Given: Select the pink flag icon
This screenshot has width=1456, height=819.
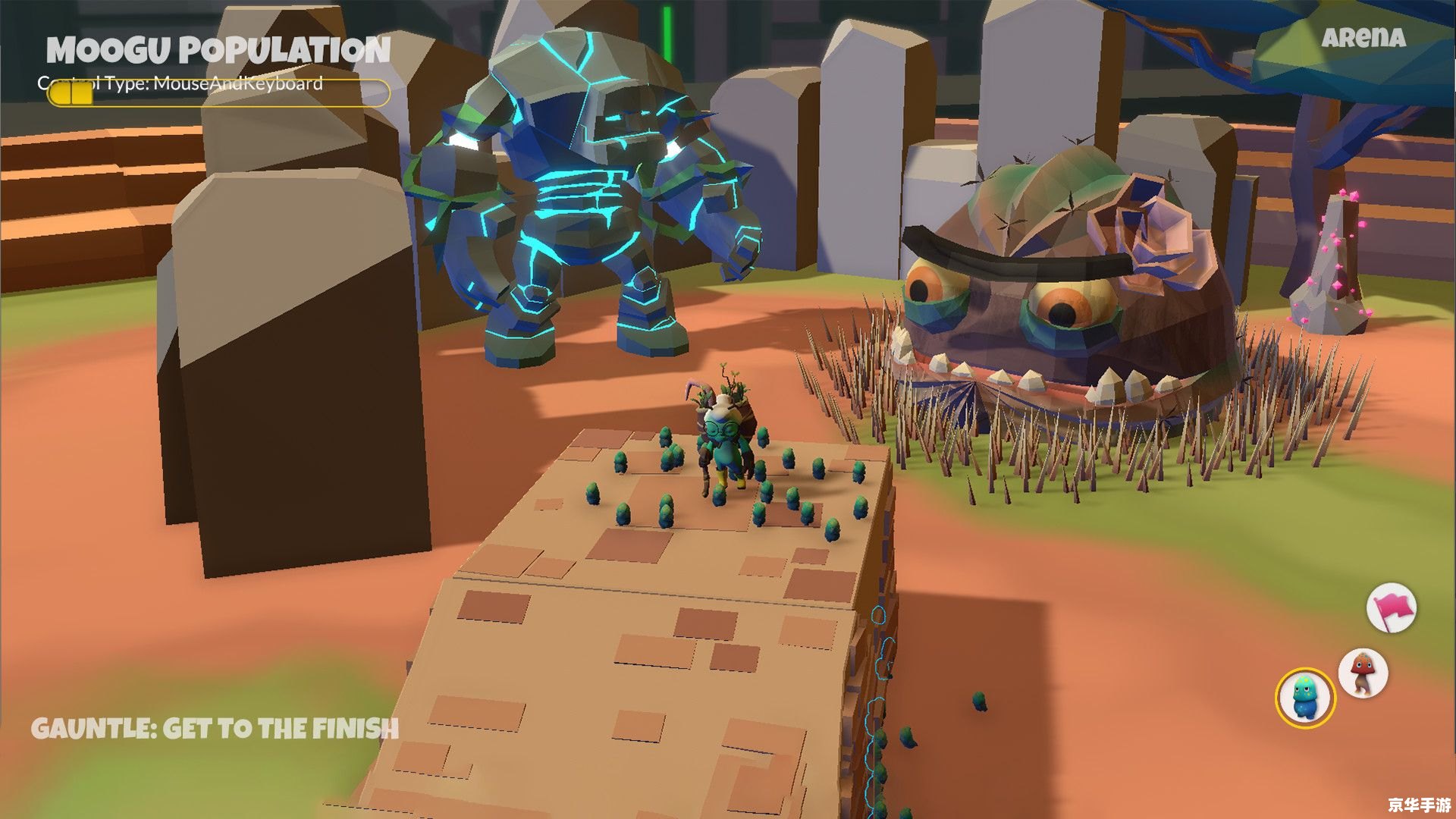Looking at the screenshot, I should click(x=1392, y=608).
